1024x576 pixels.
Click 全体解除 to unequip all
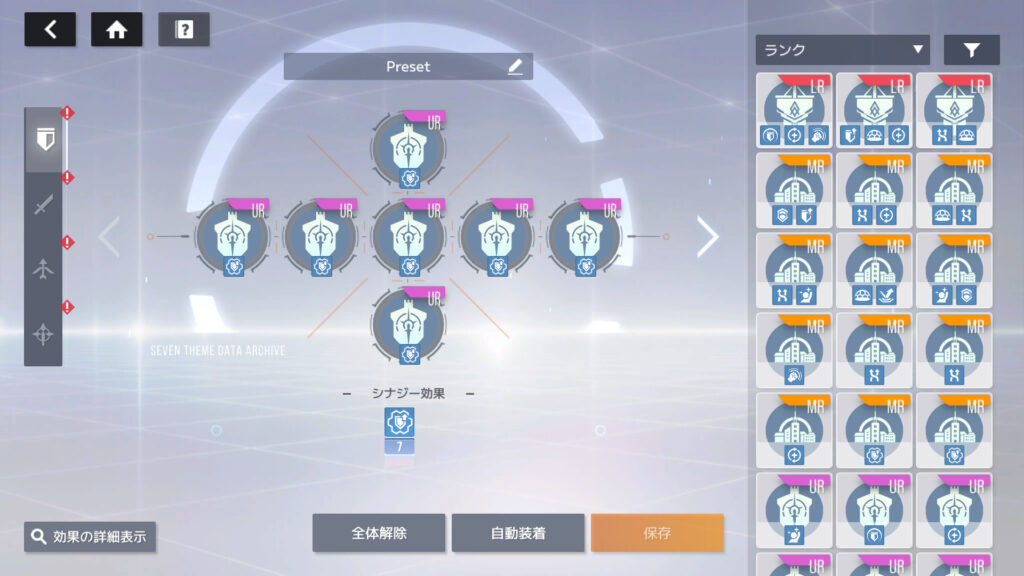pos(378,533)
